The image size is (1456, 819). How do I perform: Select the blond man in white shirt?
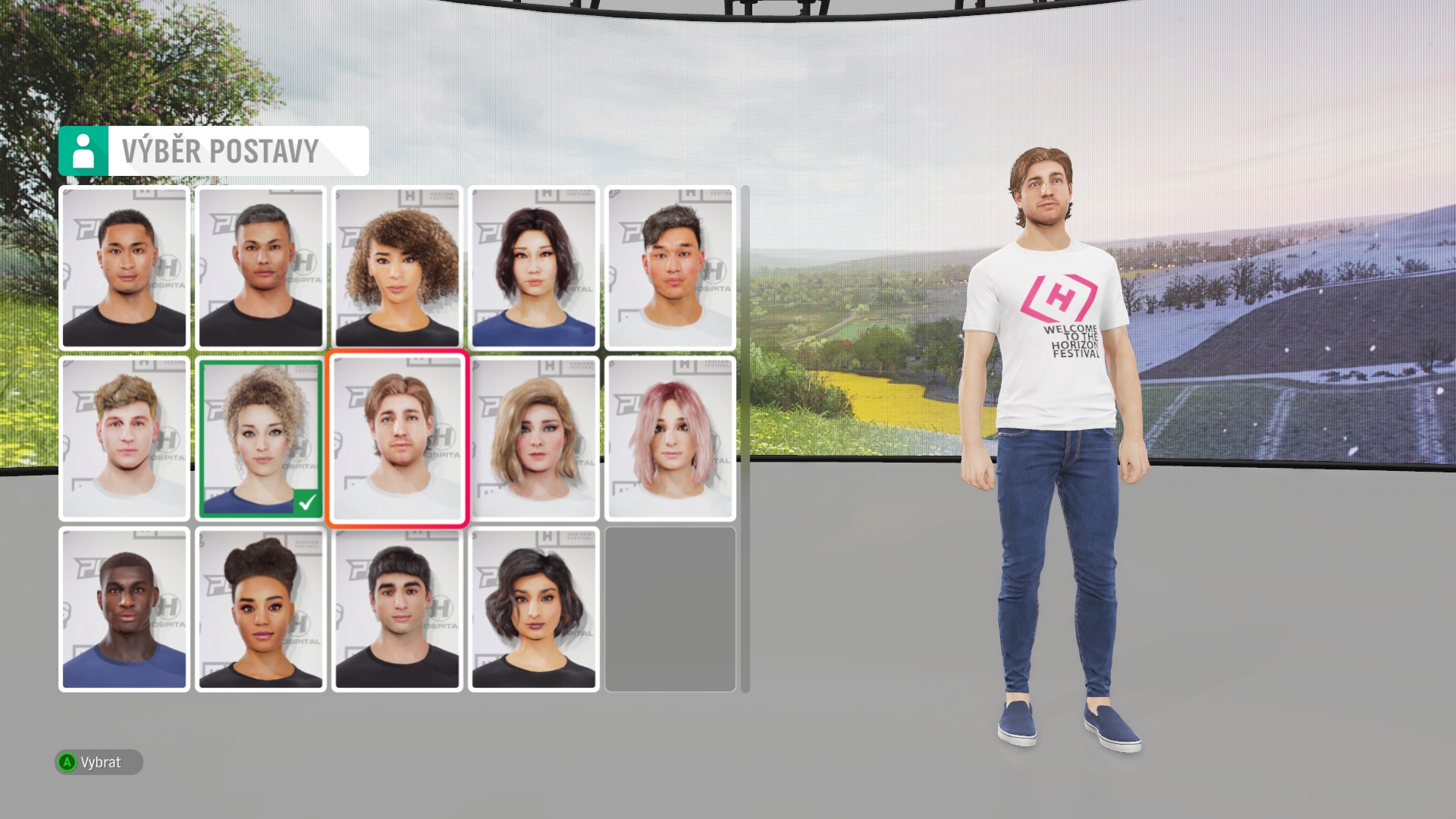coord(124,438)
